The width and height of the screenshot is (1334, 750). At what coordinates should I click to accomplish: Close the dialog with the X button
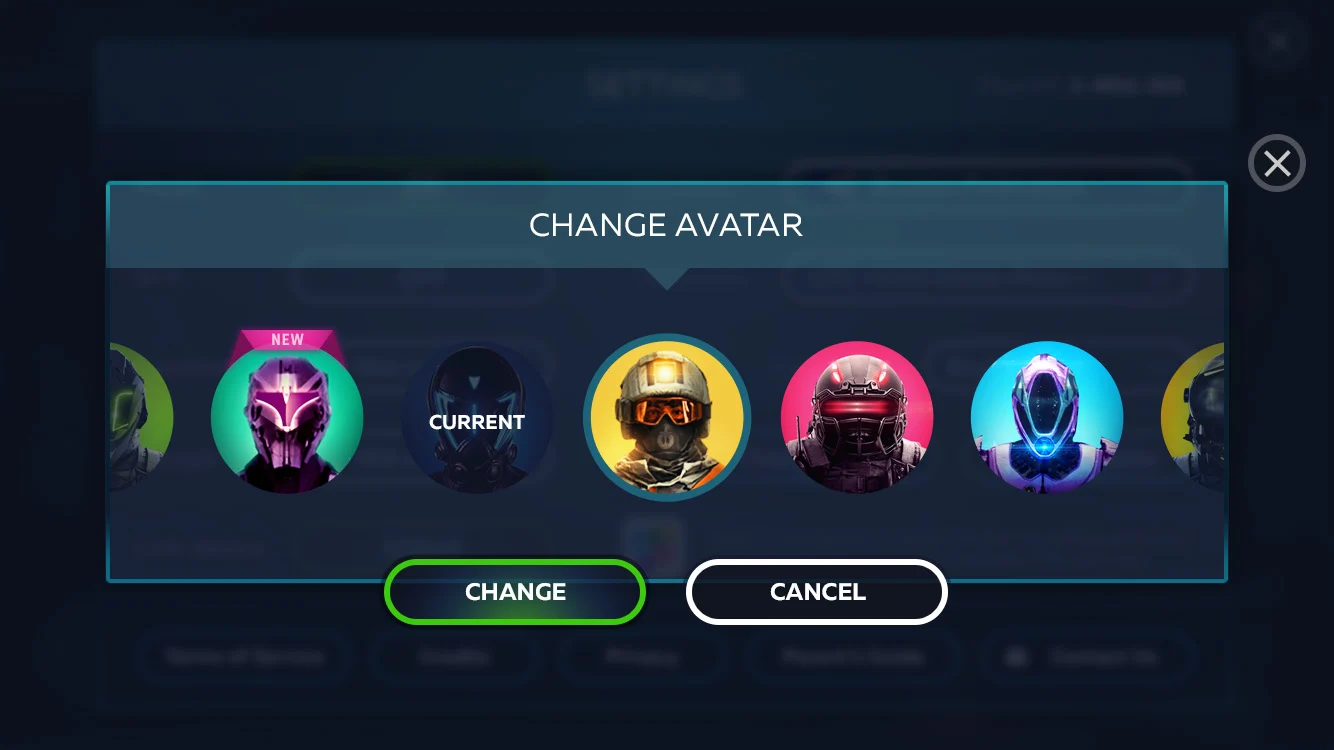(1277, 163)
